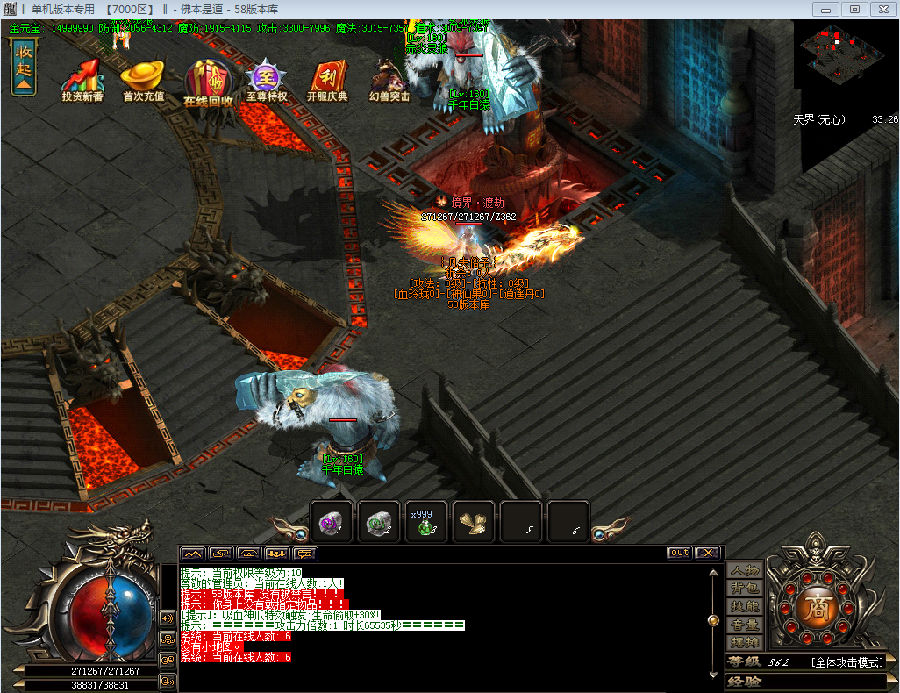Use the golden scroll hotbar item
Image resolution: width=900 pixels, height=693 pixels.
click(473, 521)
